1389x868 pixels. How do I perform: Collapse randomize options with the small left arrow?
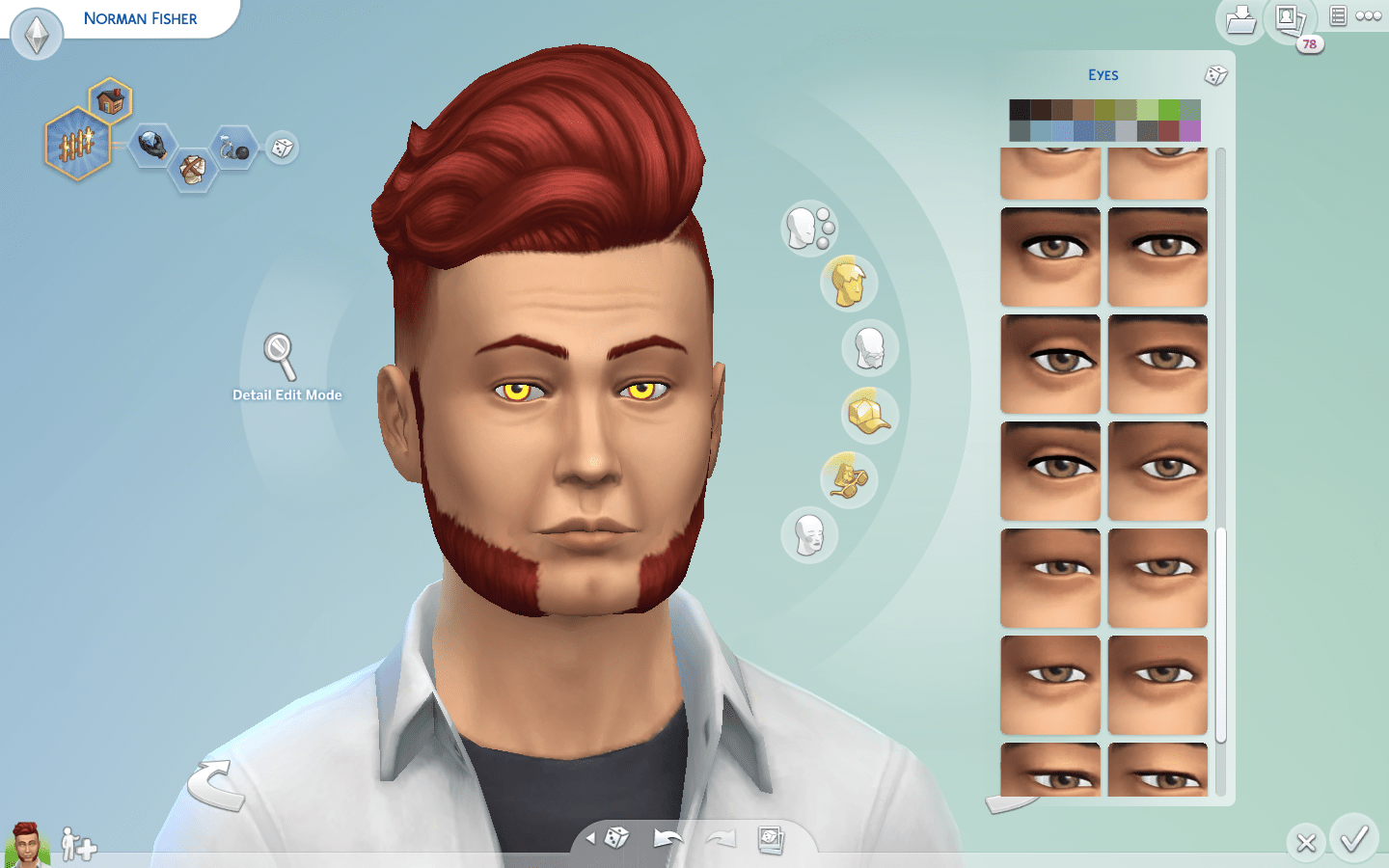(x=592, y=838)
